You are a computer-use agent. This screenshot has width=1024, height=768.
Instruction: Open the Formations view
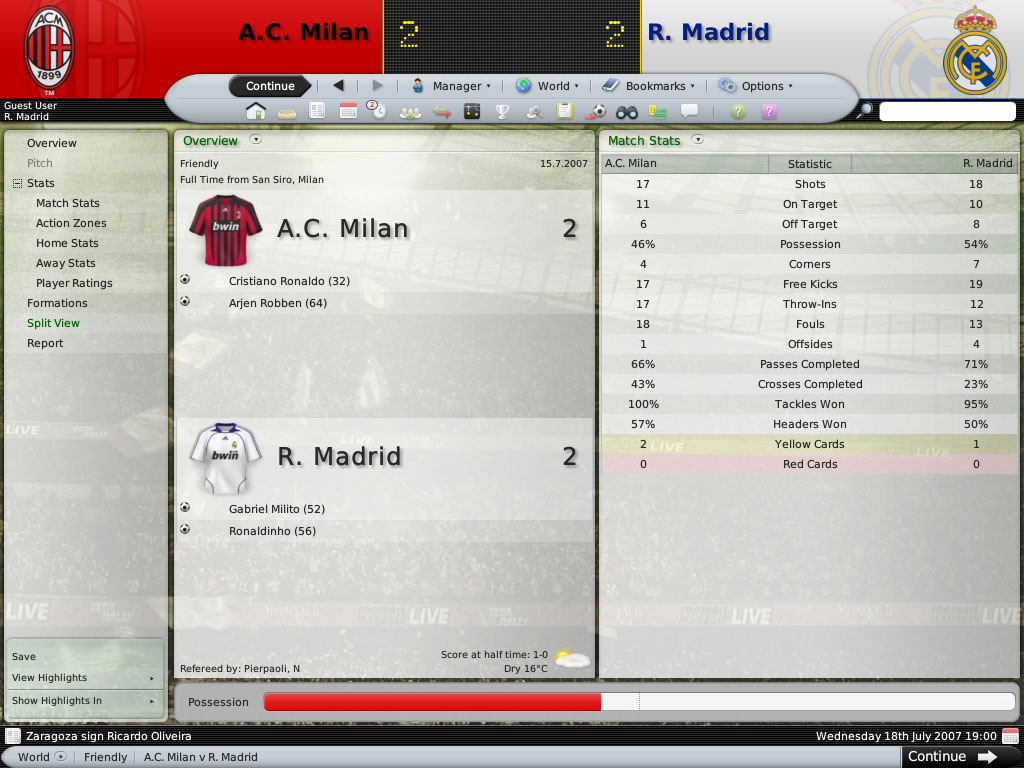[57, 303]
